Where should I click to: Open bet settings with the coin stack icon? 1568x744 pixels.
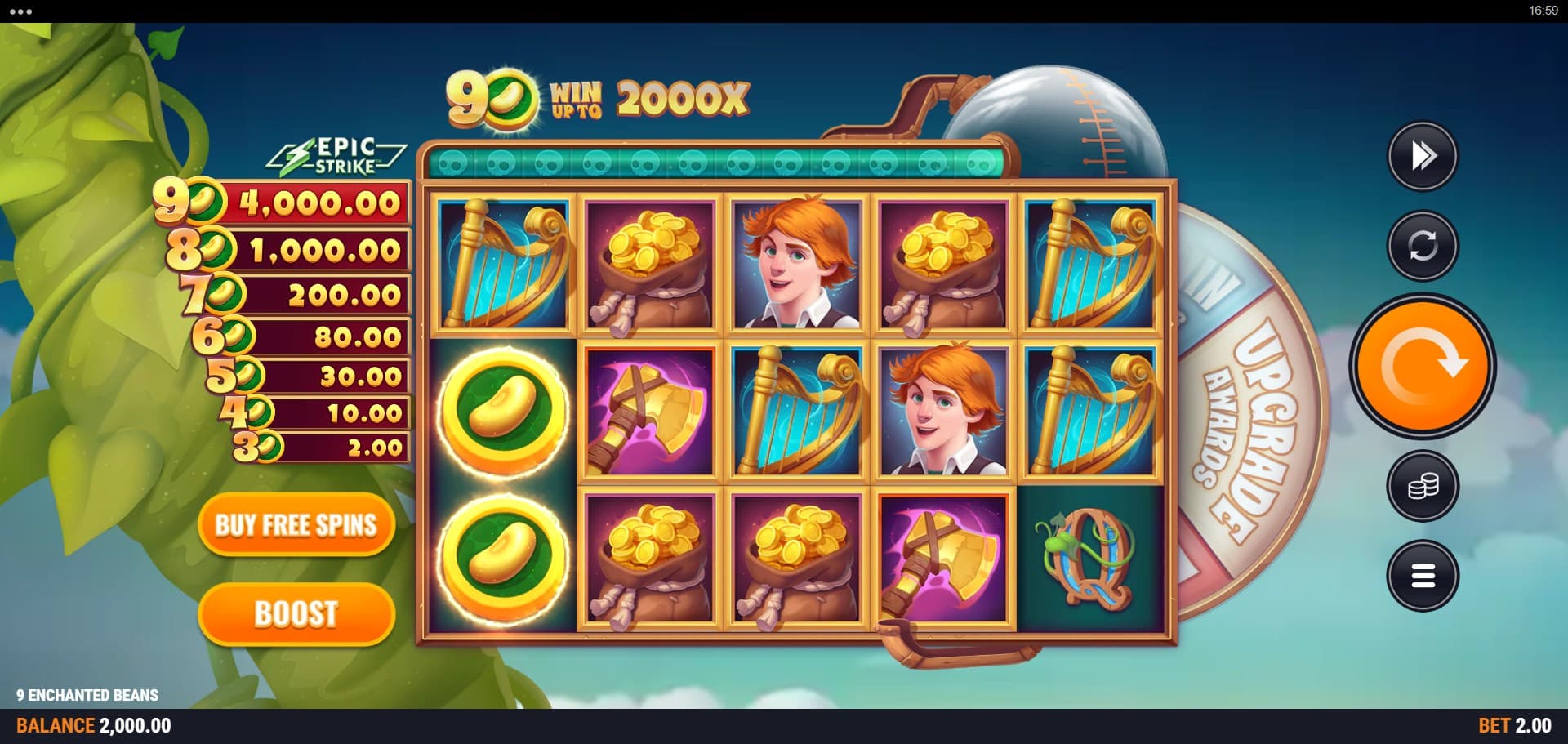coord(1423,487)
